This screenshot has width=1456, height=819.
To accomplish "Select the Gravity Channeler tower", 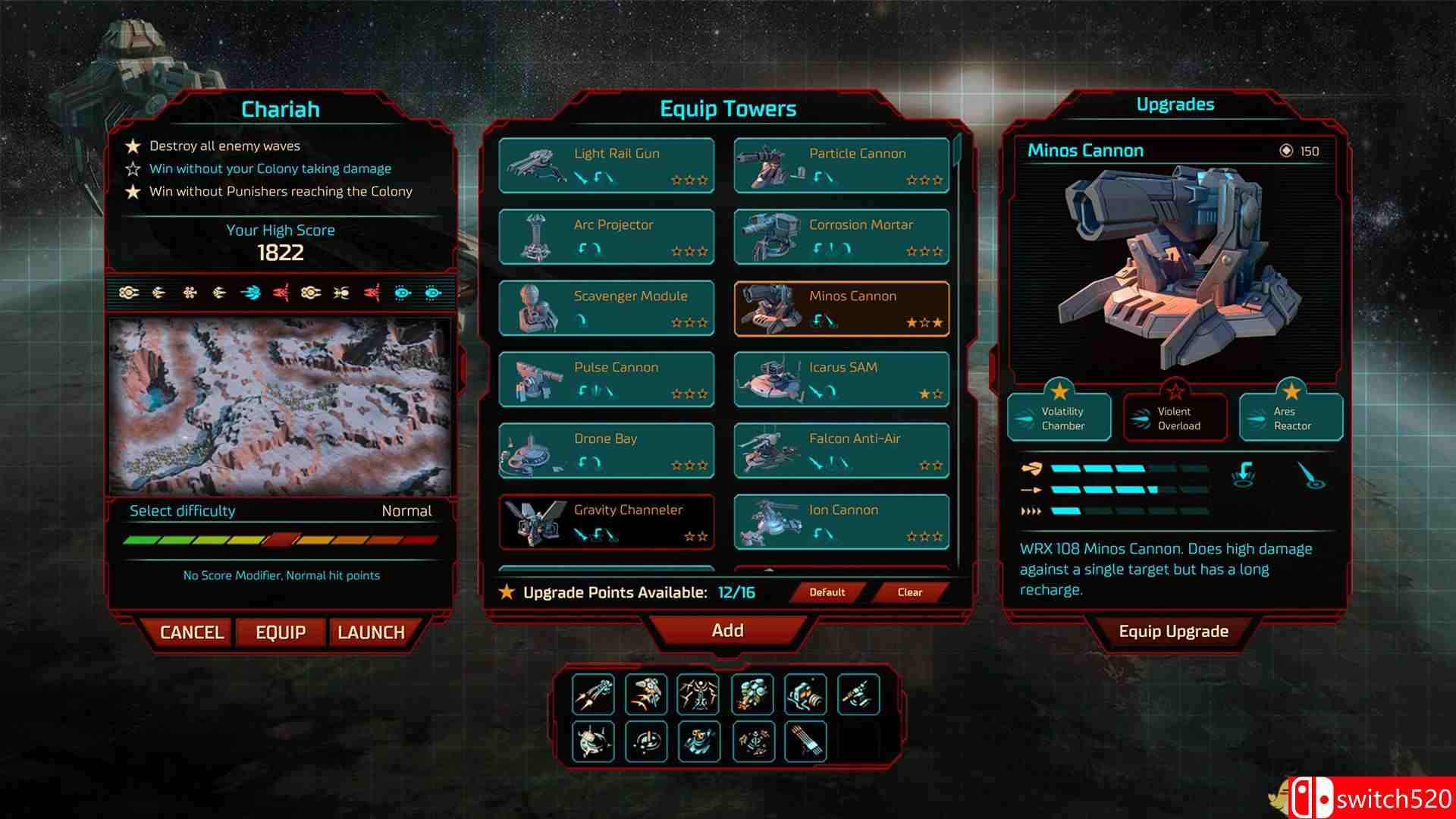I will click(x=607, y=522).
